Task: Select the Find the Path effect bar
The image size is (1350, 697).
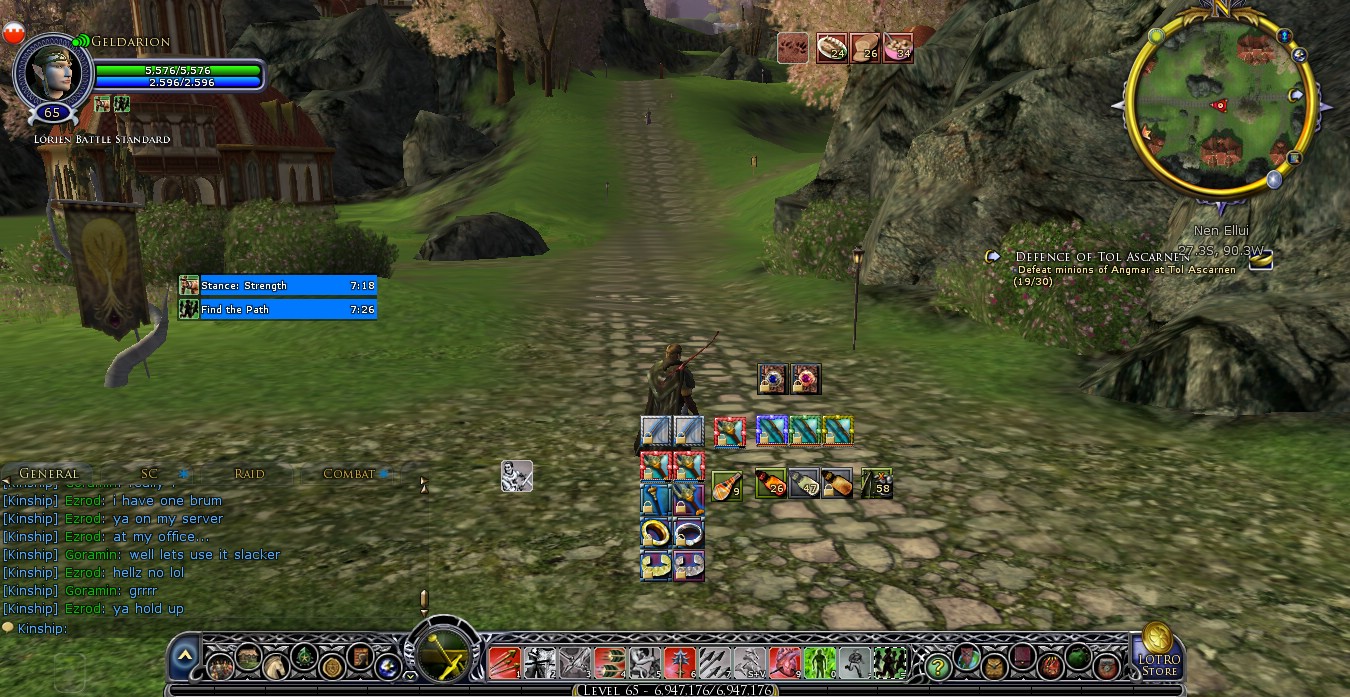Action: click(278, 310)
